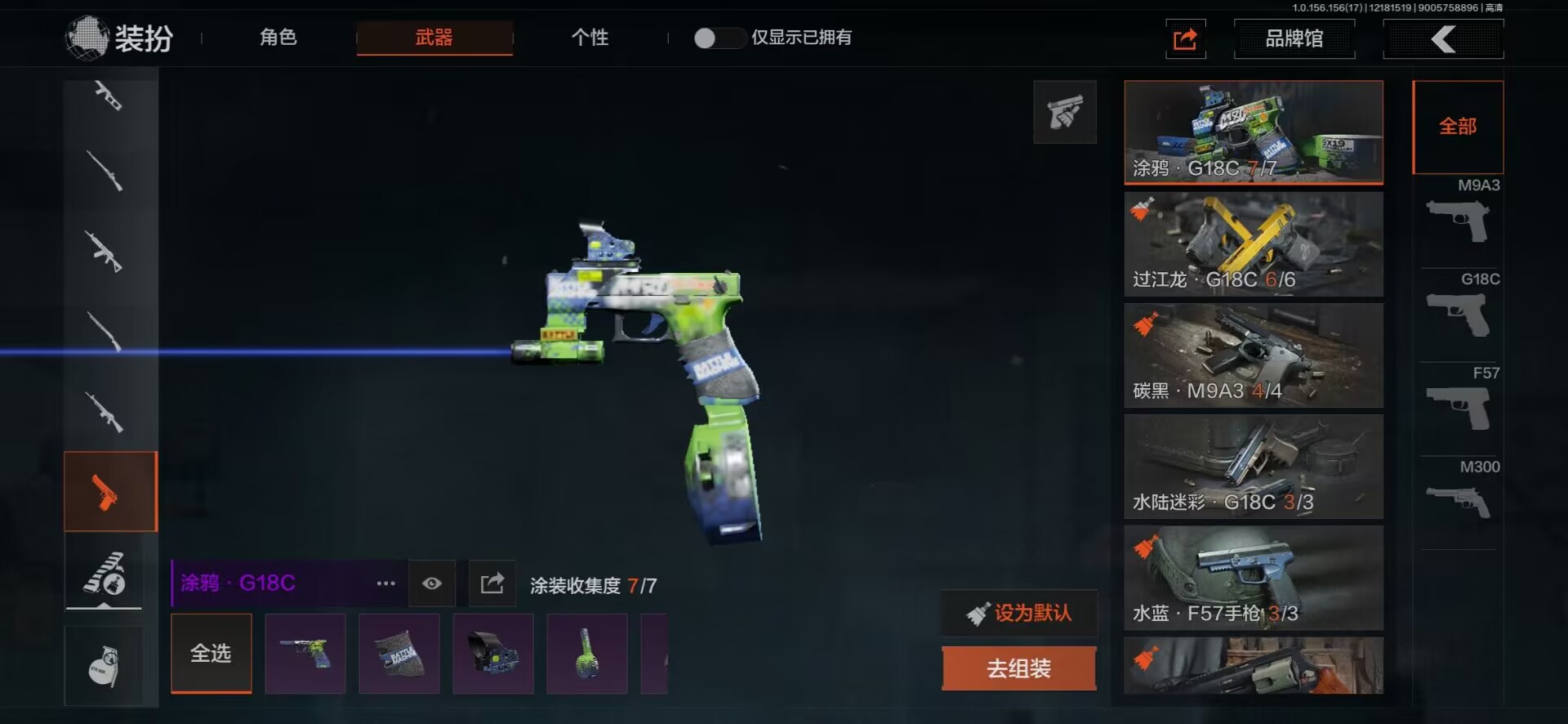Choose 全选 to select all parts
Viewport: 1568px width, 724px height.
212,653
